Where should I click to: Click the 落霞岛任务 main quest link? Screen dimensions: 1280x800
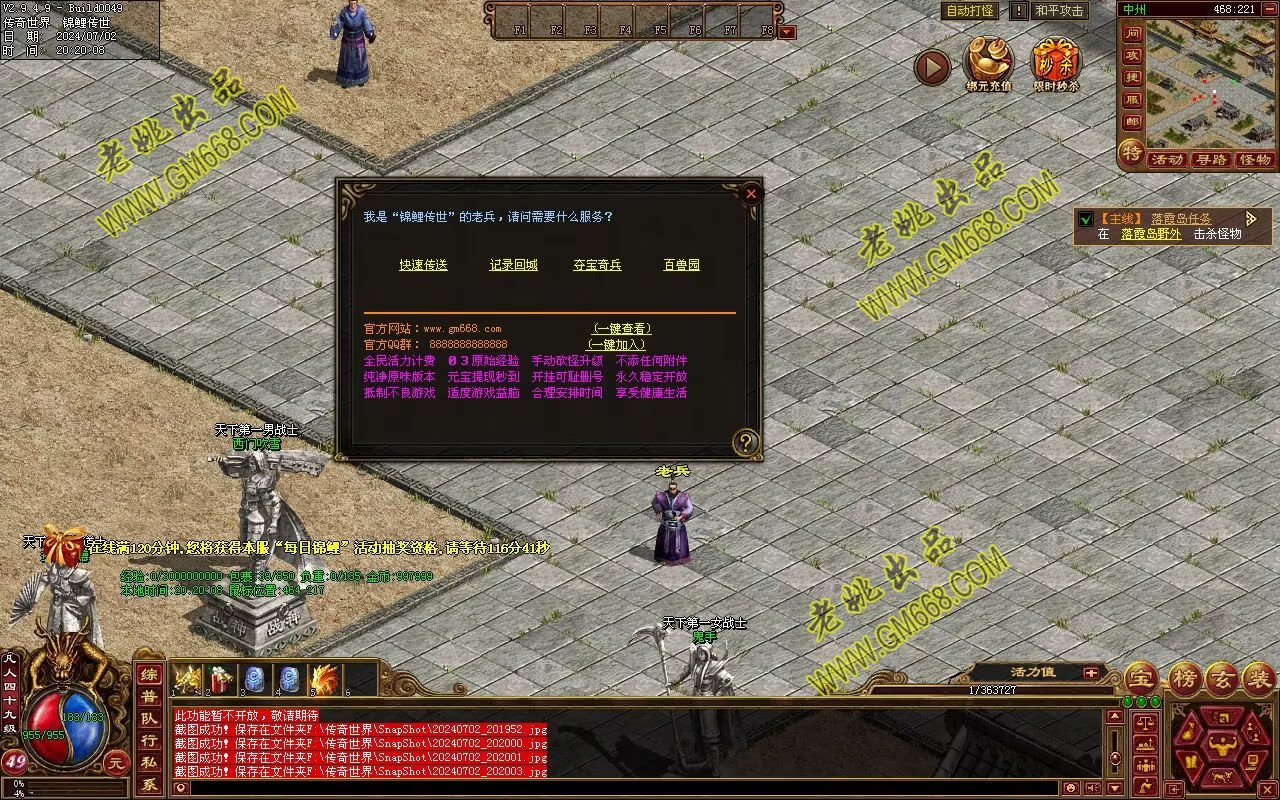[1180, 218]
